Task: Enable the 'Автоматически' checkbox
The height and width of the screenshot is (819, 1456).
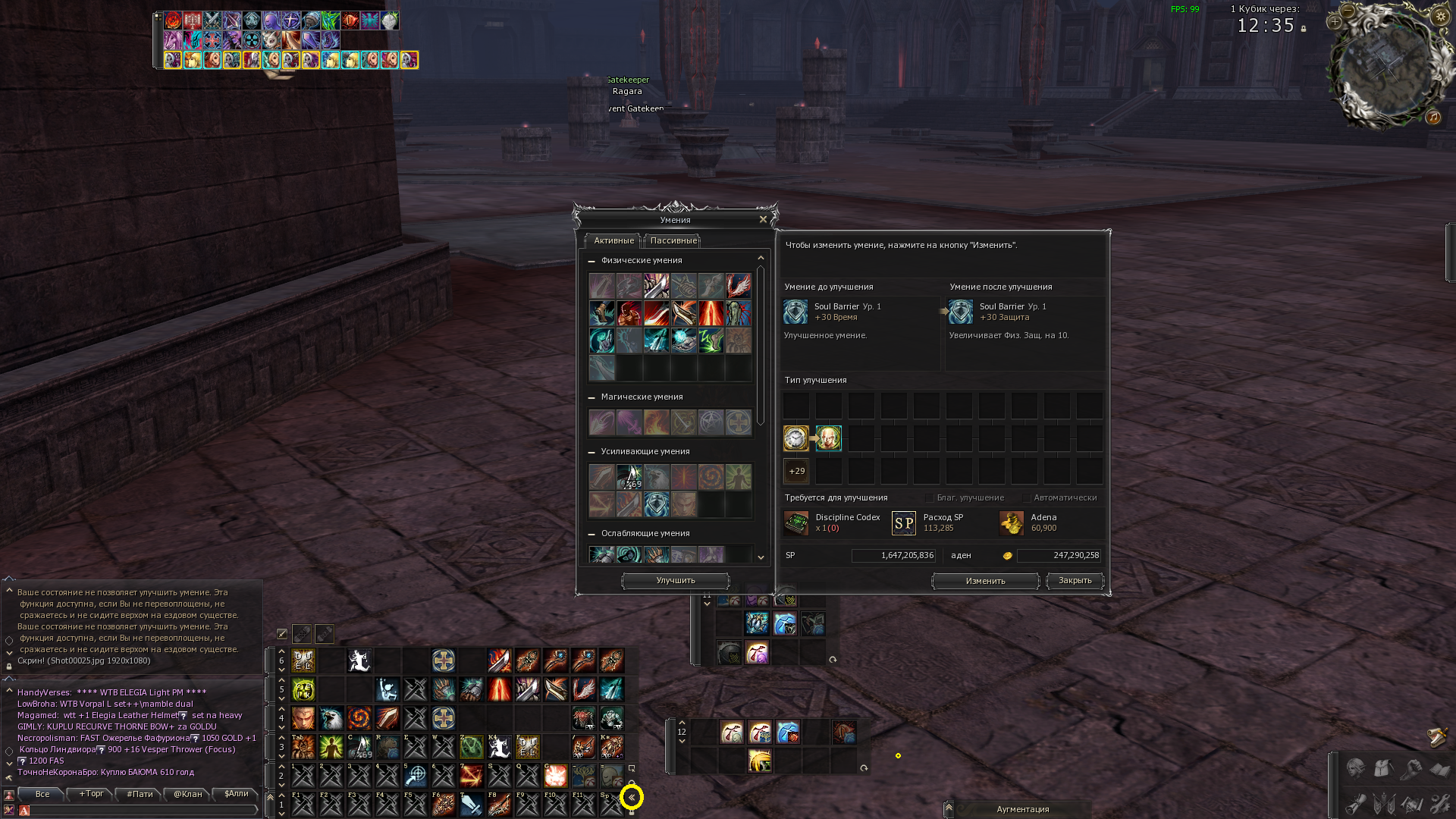Action: pyautogui.click(x=1026, y=498)
